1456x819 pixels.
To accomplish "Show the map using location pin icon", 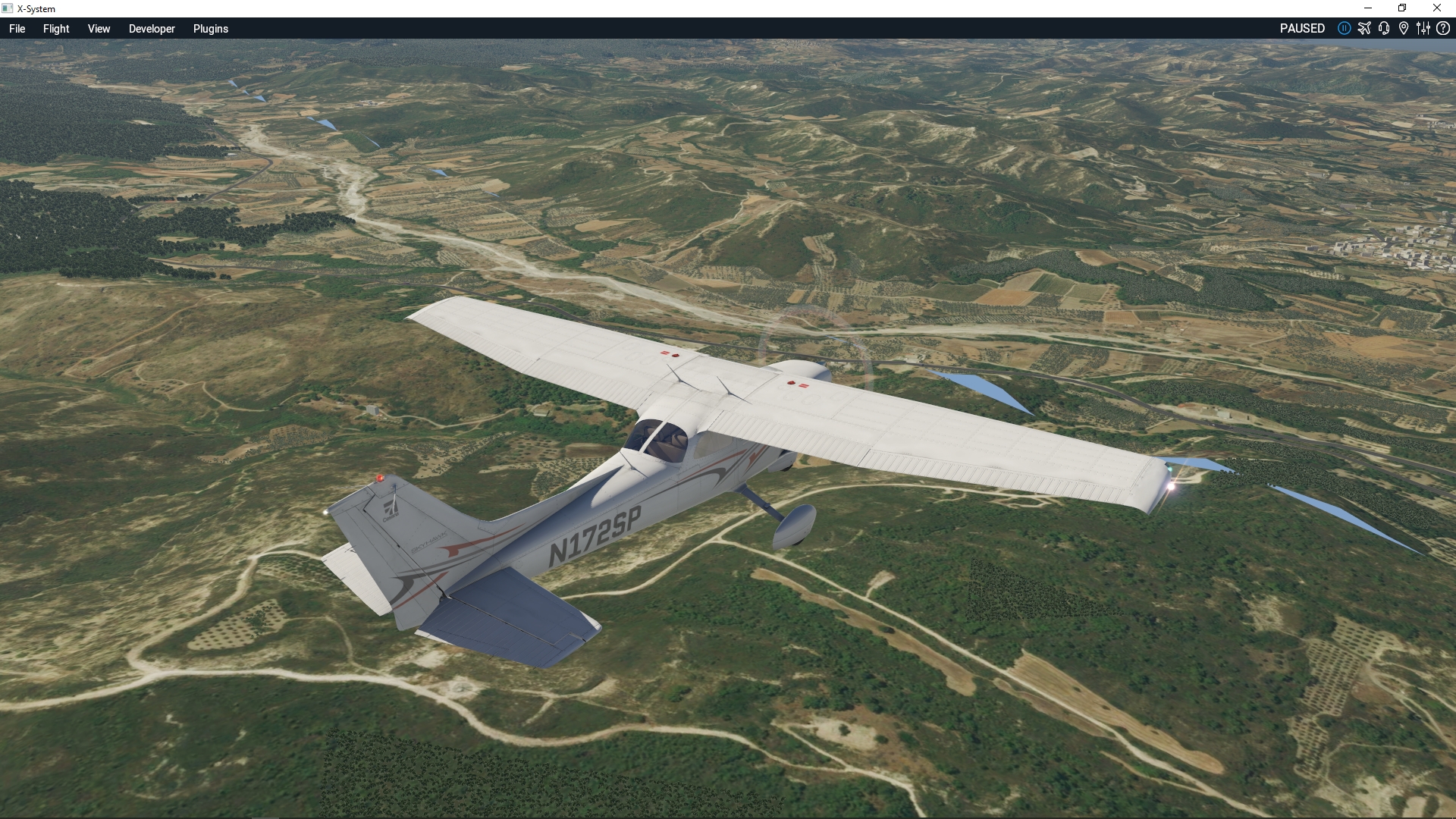I will pyautogui.click(x=1404, y=28).
